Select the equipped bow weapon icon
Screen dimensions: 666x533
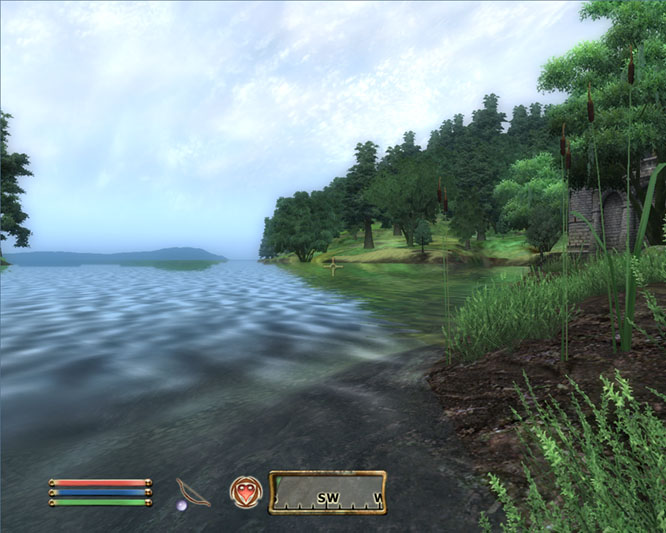[192, 492]
